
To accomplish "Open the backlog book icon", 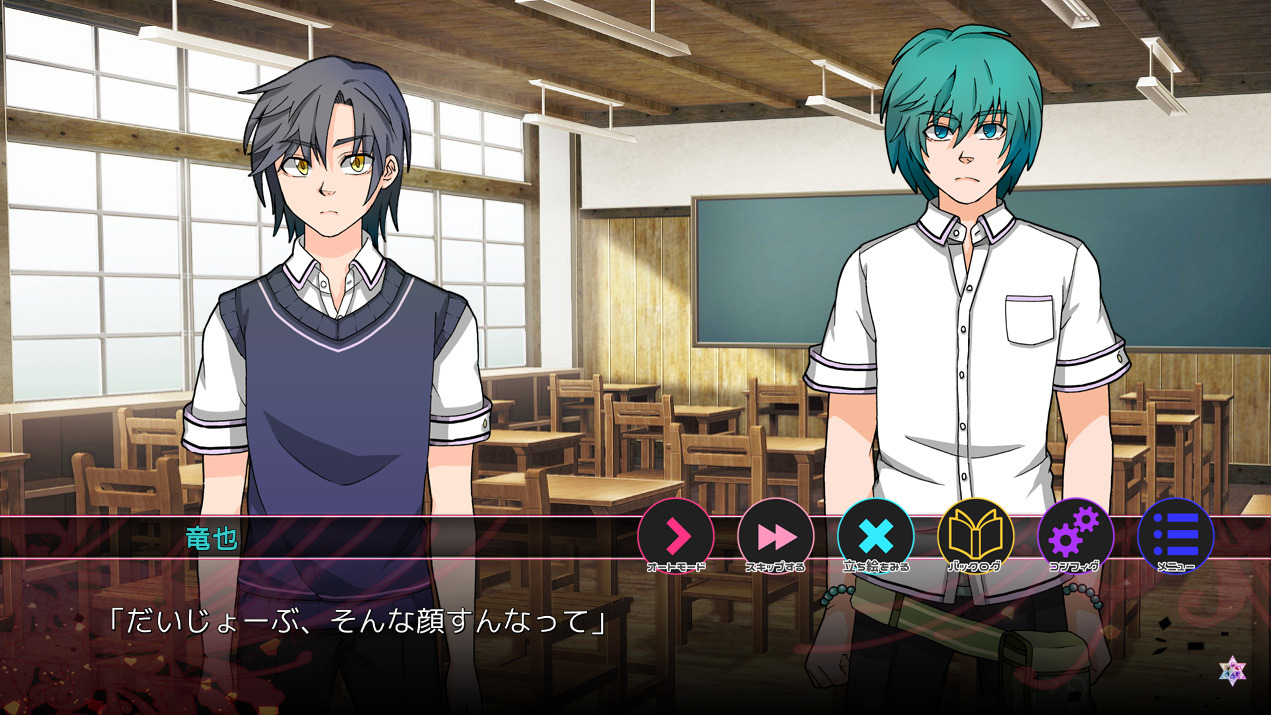I will coord(976,536).
